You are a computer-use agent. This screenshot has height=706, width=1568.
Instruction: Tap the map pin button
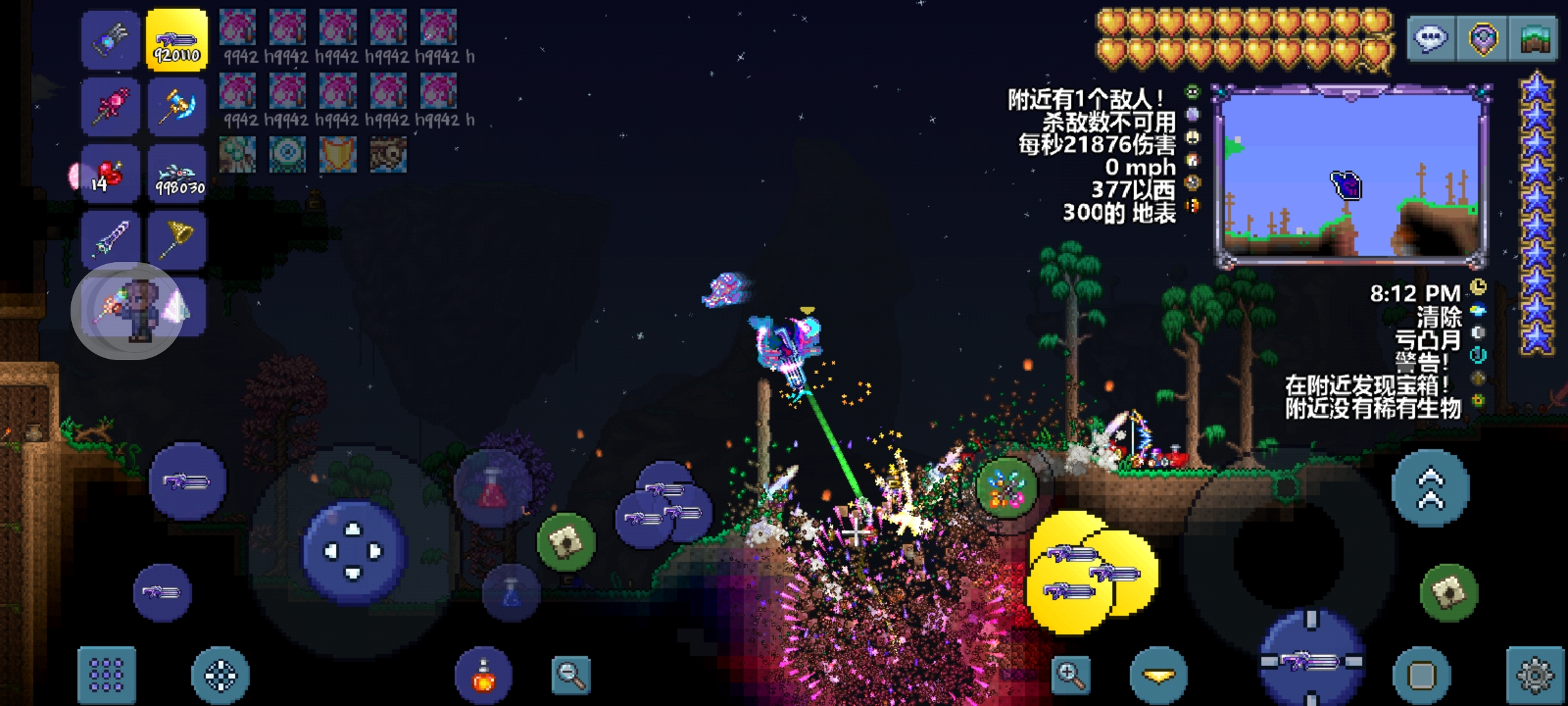[x=1482, y=39]
